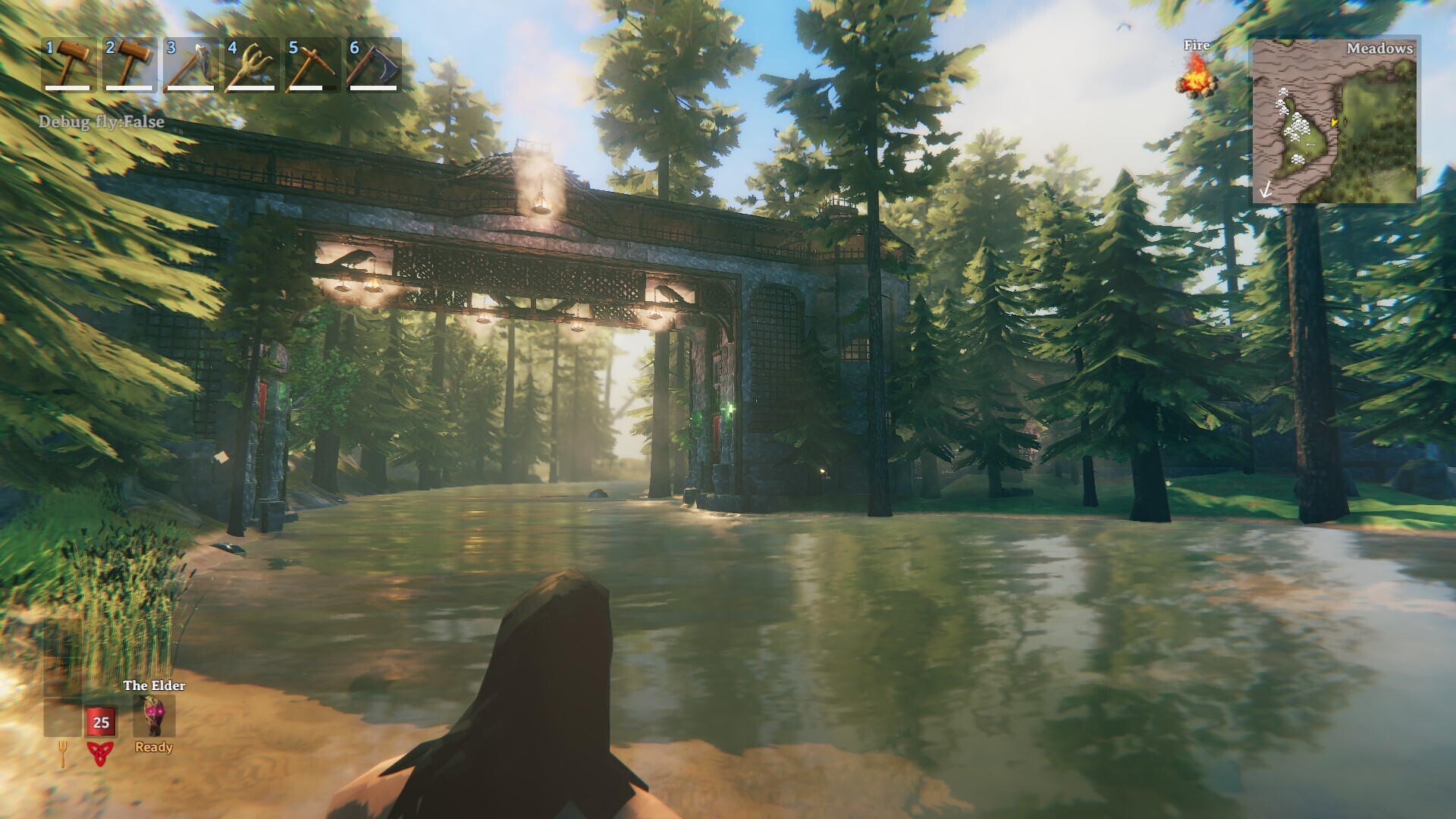The height and width of the screenshot is (819, 1456).
Task: Toggle the Debug fly:False setting
Action: tap(101, 120)
